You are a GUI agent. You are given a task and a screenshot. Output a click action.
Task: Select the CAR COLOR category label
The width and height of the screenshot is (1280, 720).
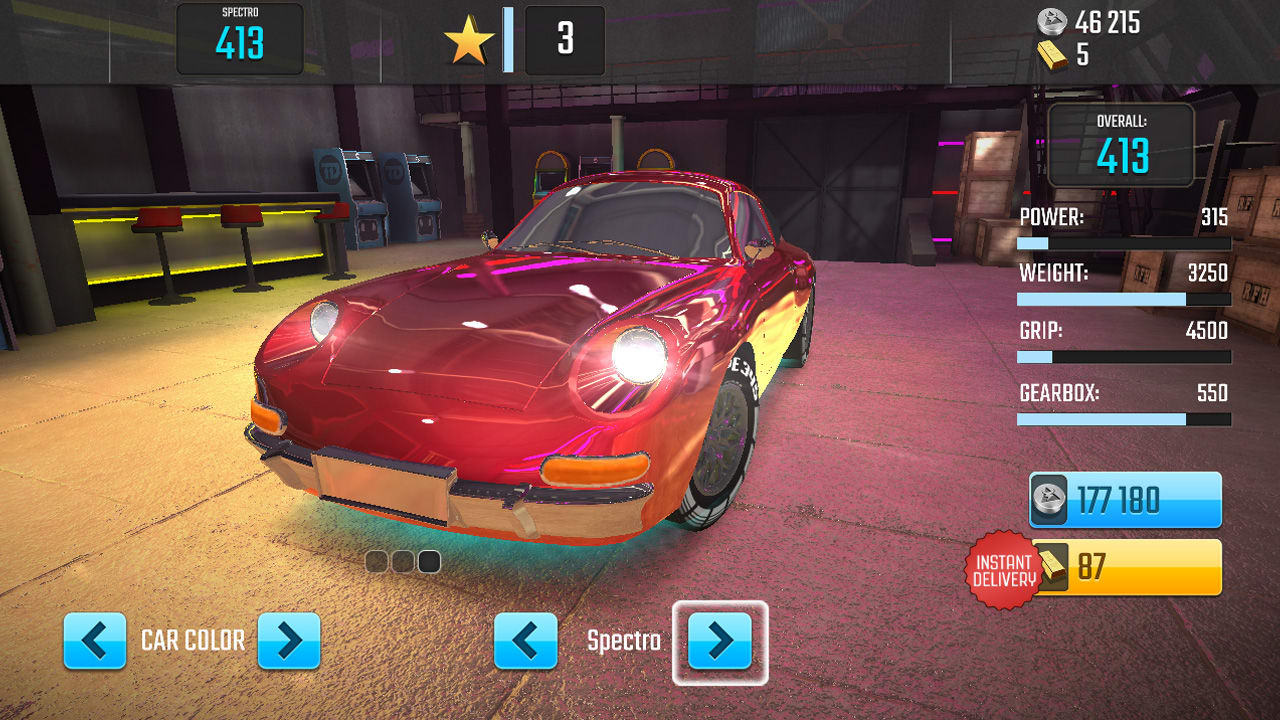(193, 642)
